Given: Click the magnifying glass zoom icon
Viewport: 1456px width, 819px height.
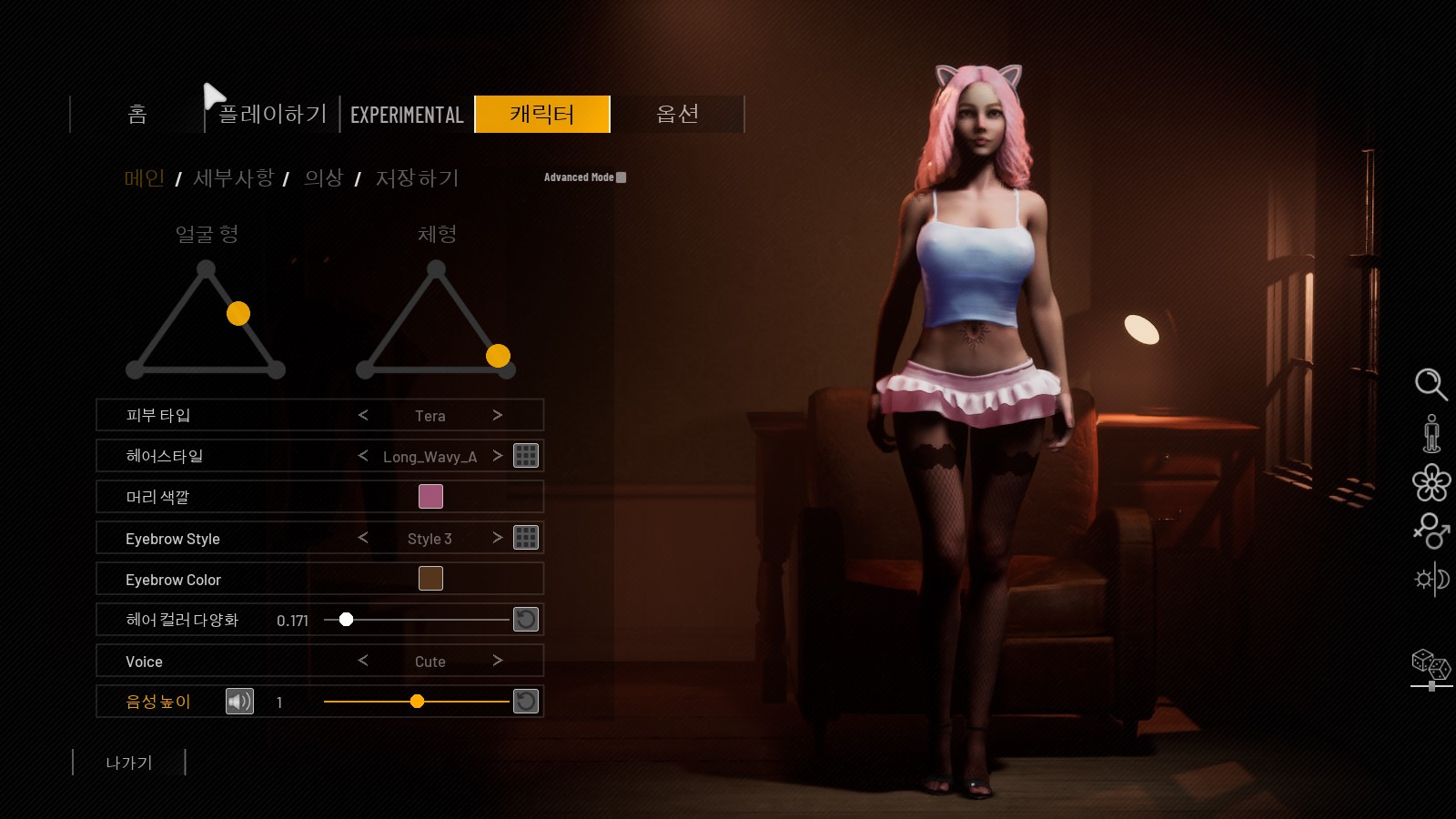Looking at the screenshot, I should click(1431, 384).
